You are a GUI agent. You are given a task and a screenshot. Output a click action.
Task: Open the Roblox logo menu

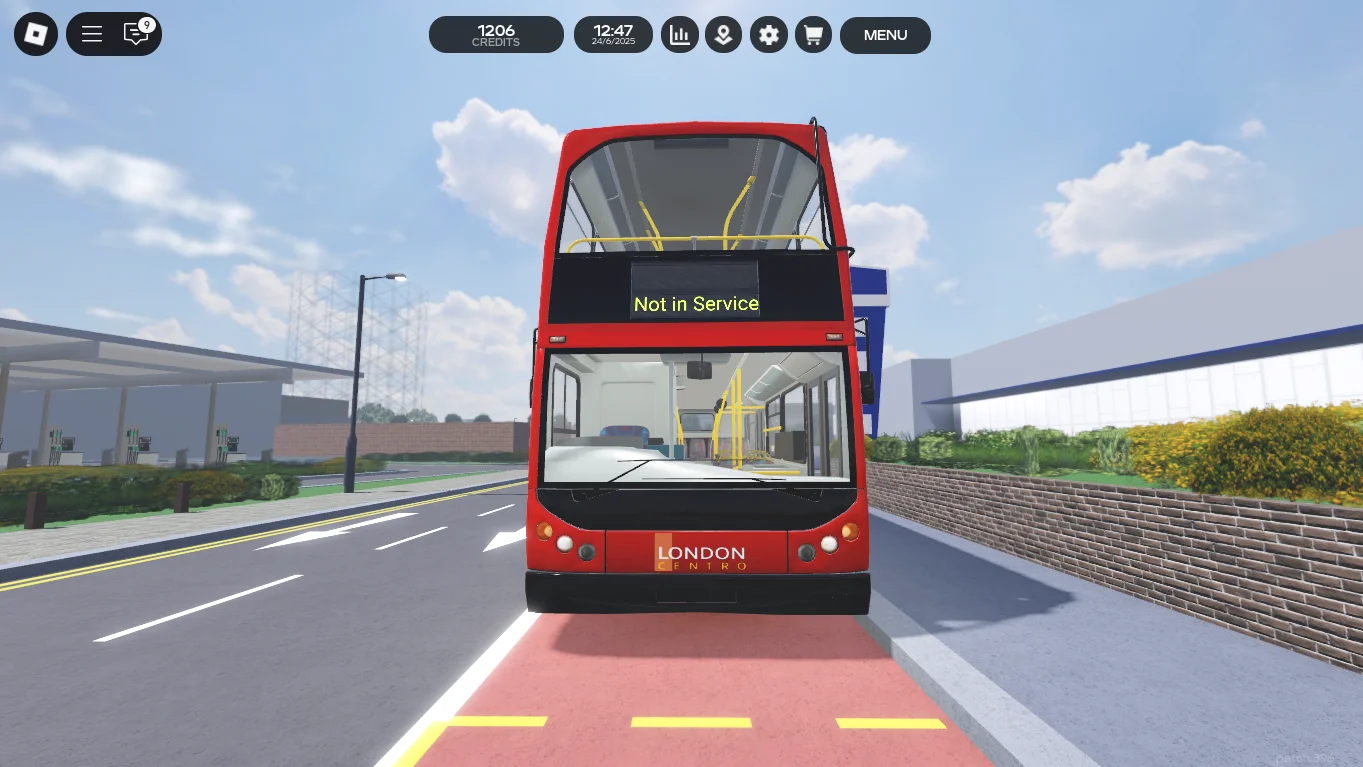tap(36, 35)
